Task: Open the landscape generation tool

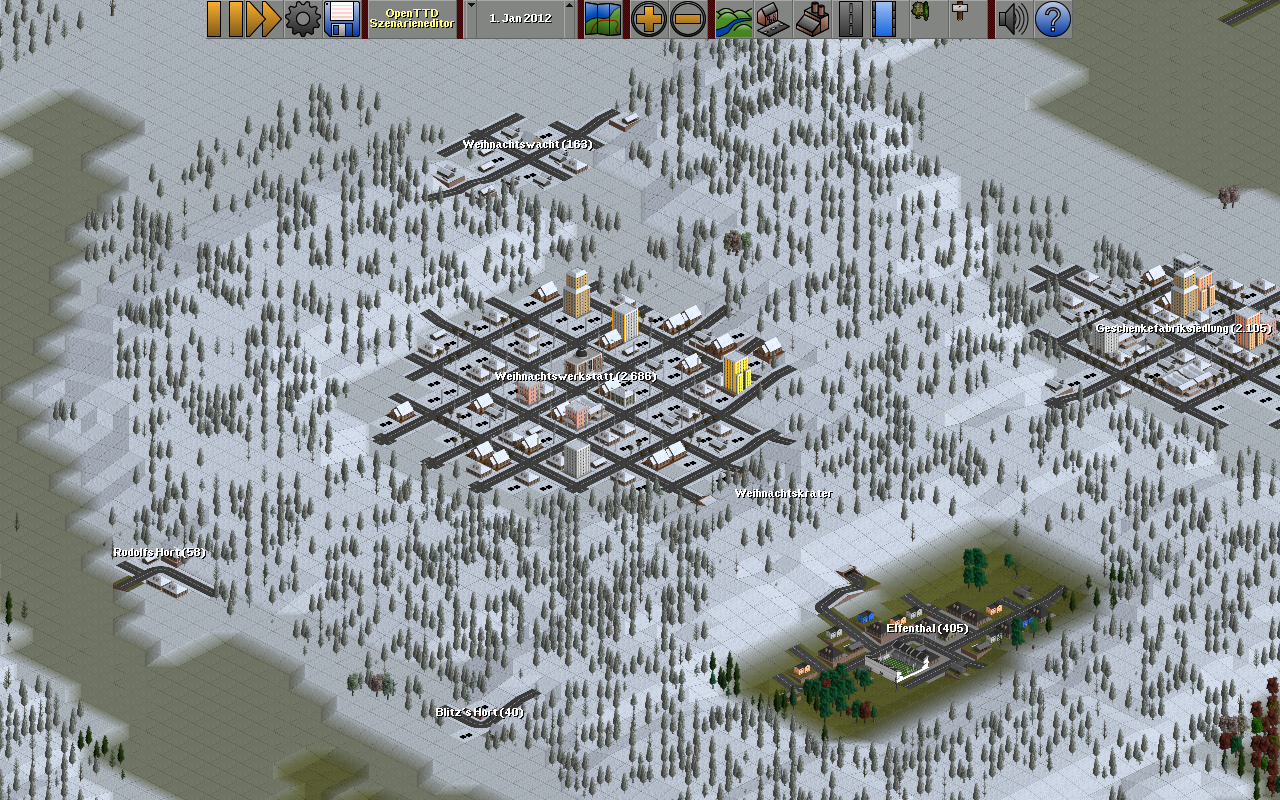Action: coord(733,19)
